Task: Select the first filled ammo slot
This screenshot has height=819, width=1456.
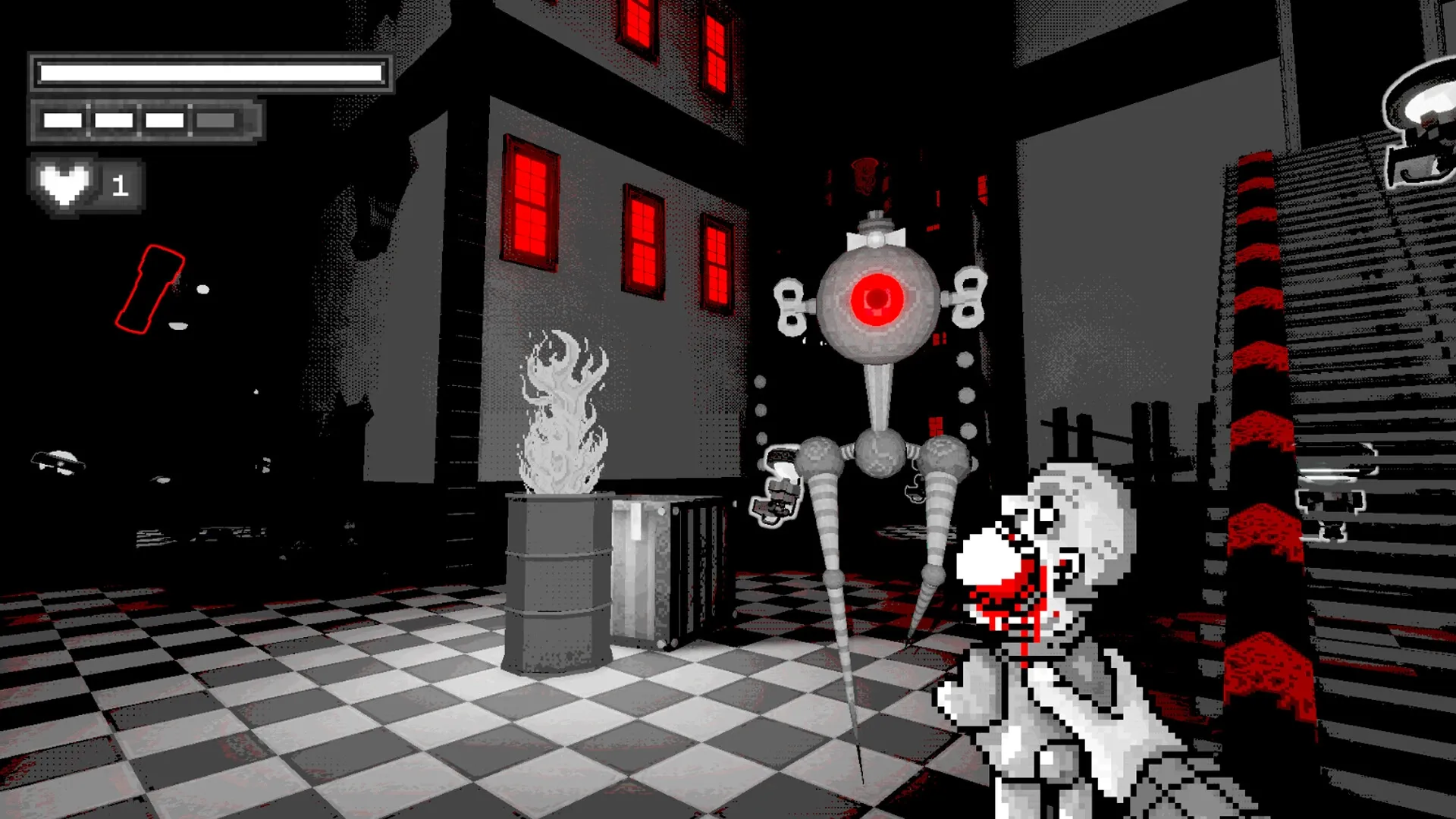Action: [61, 119]
